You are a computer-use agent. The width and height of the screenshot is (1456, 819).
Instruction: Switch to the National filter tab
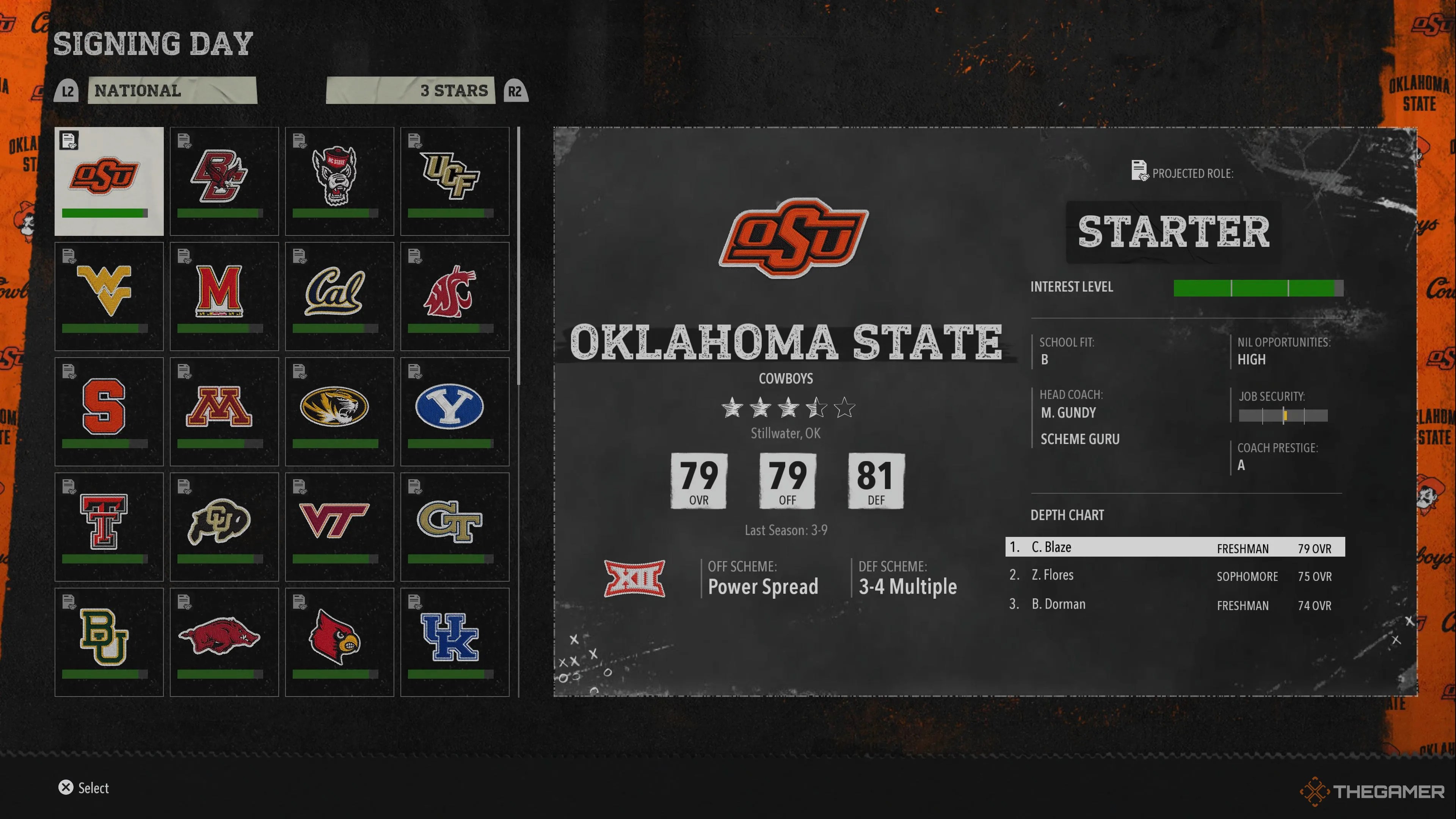click(172, 91)
